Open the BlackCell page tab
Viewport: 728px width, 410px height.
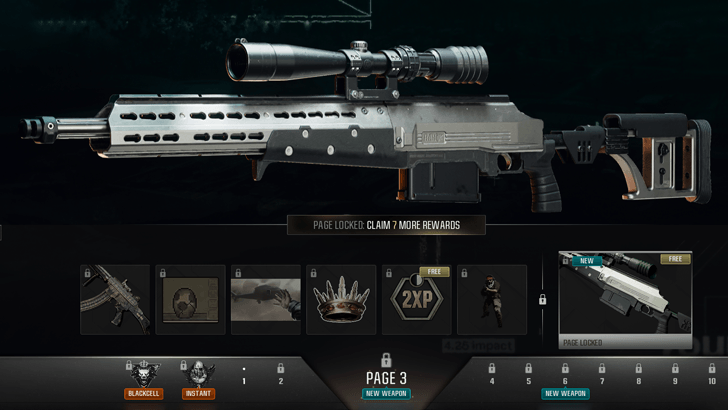click(x=143, y=379)
